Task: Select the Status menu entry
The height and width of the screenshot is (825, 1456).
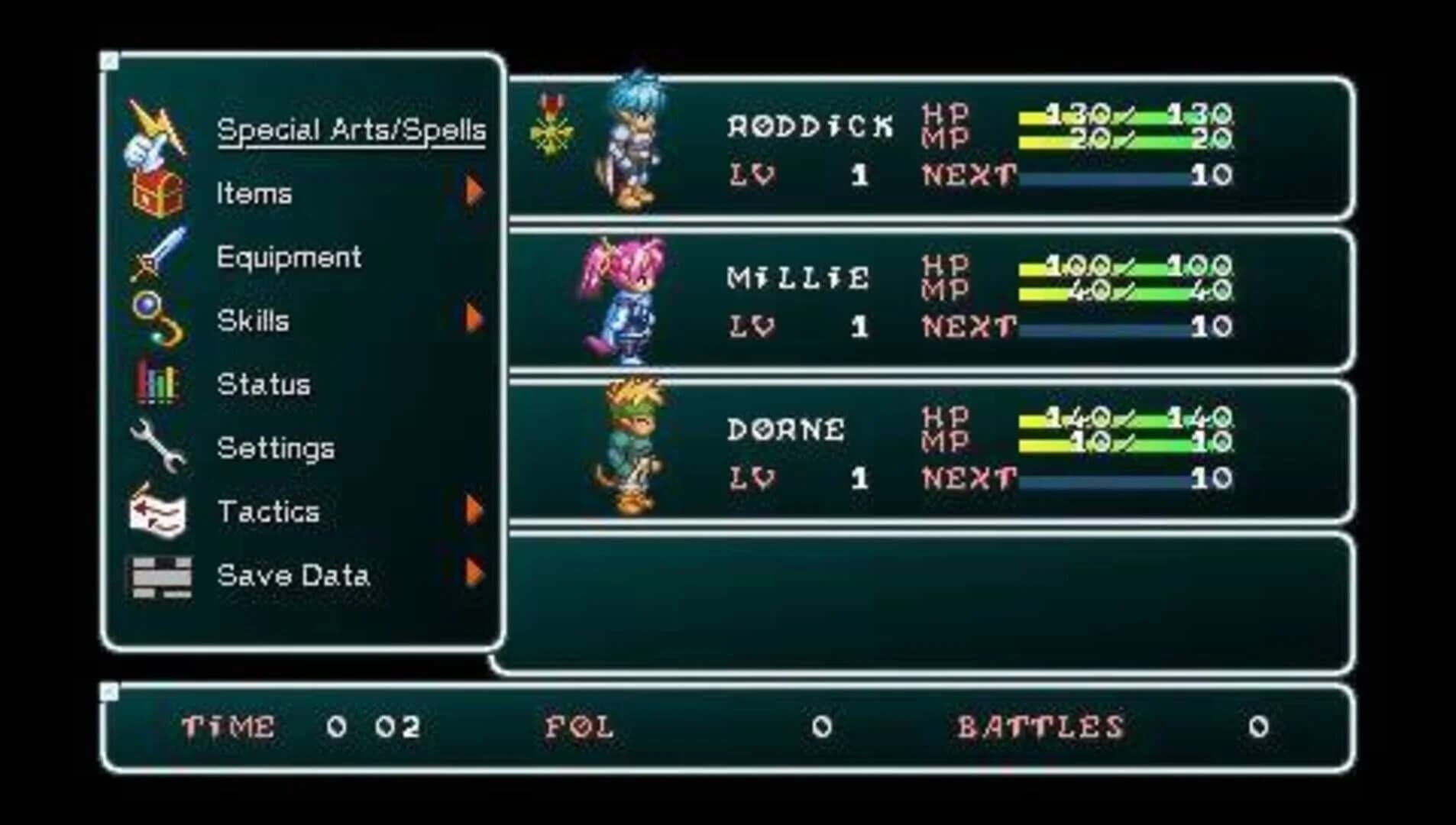Action: pyautogui.click(x=264, y=384)
